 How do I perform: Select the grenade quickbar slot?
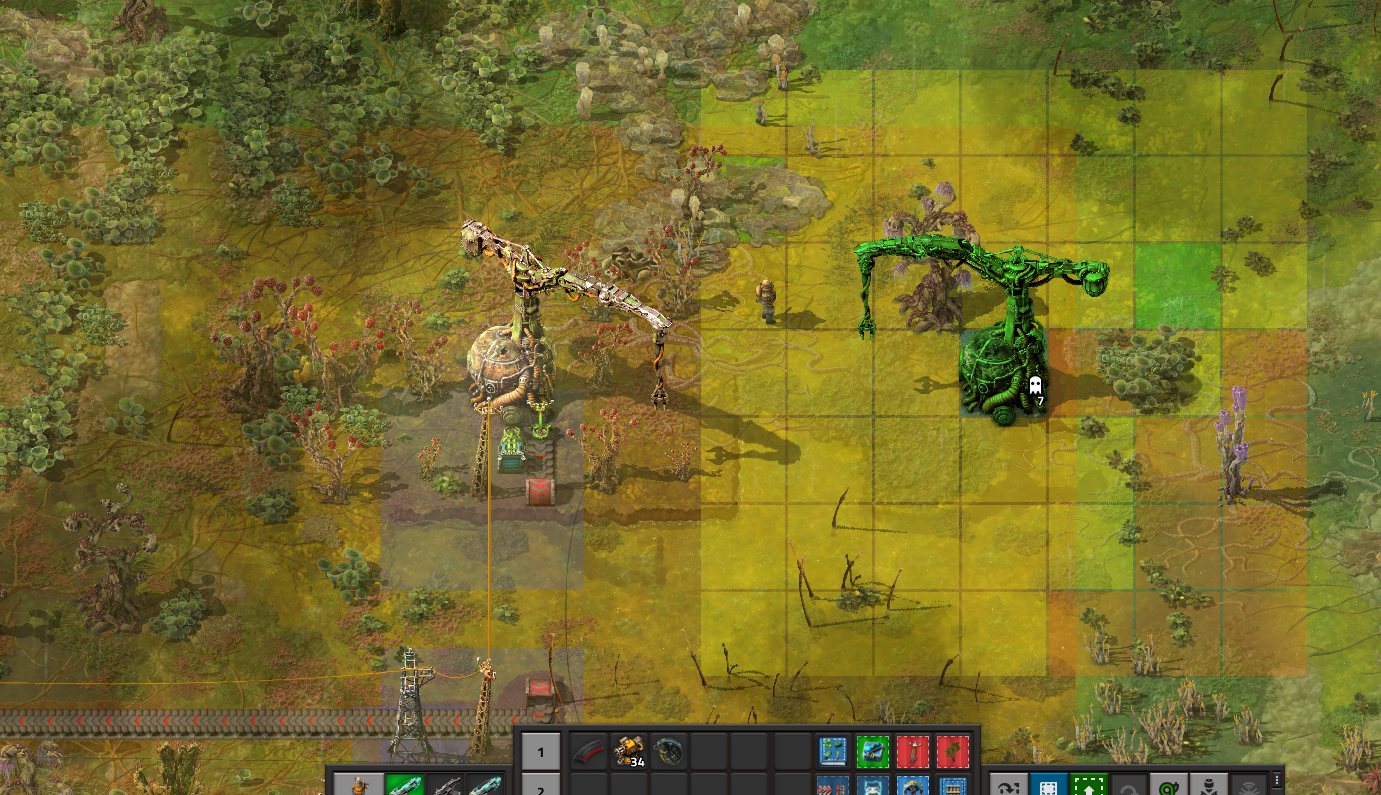[x=669, y=751]
